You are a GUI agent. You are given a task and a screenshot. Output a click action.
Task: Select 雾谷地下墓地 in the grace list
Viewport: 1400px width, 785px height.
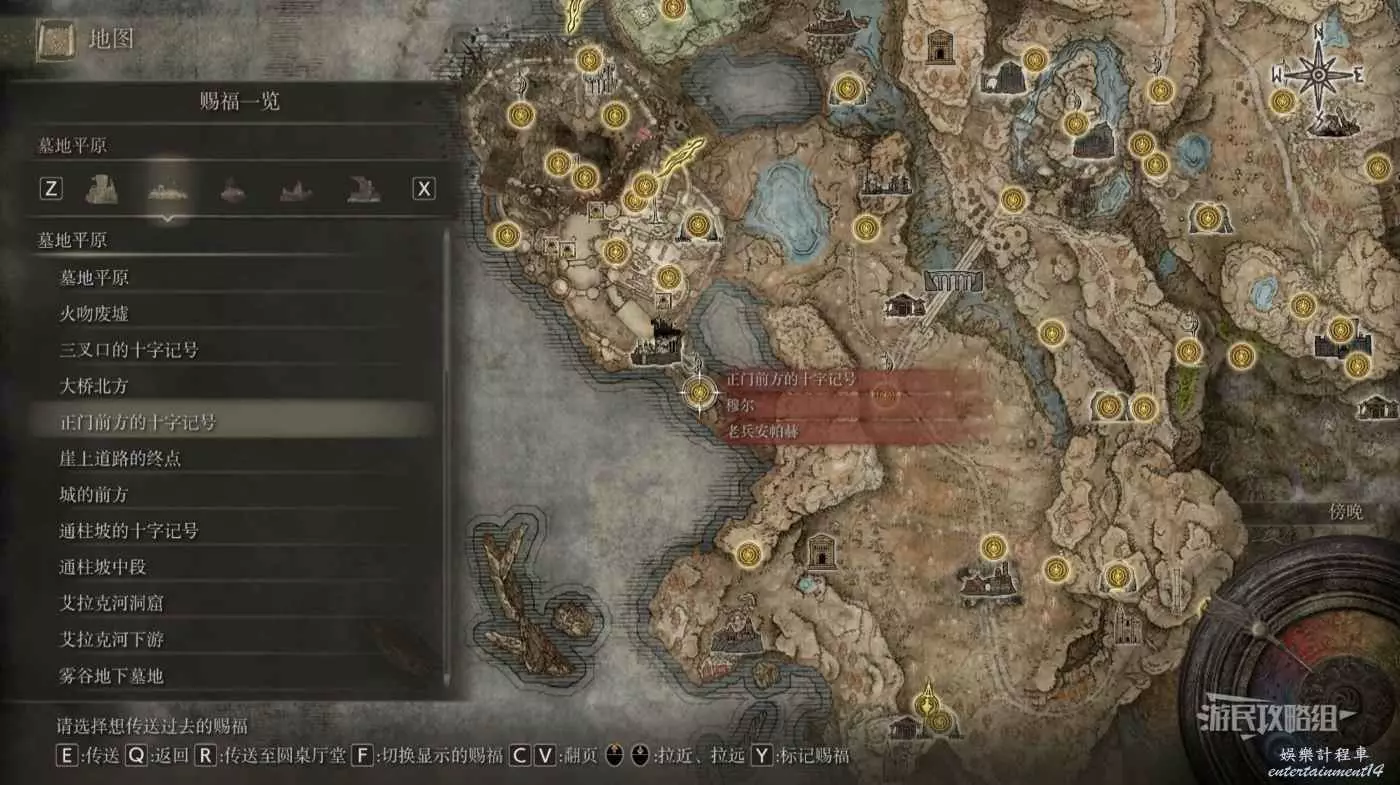[x=111, y=676]
